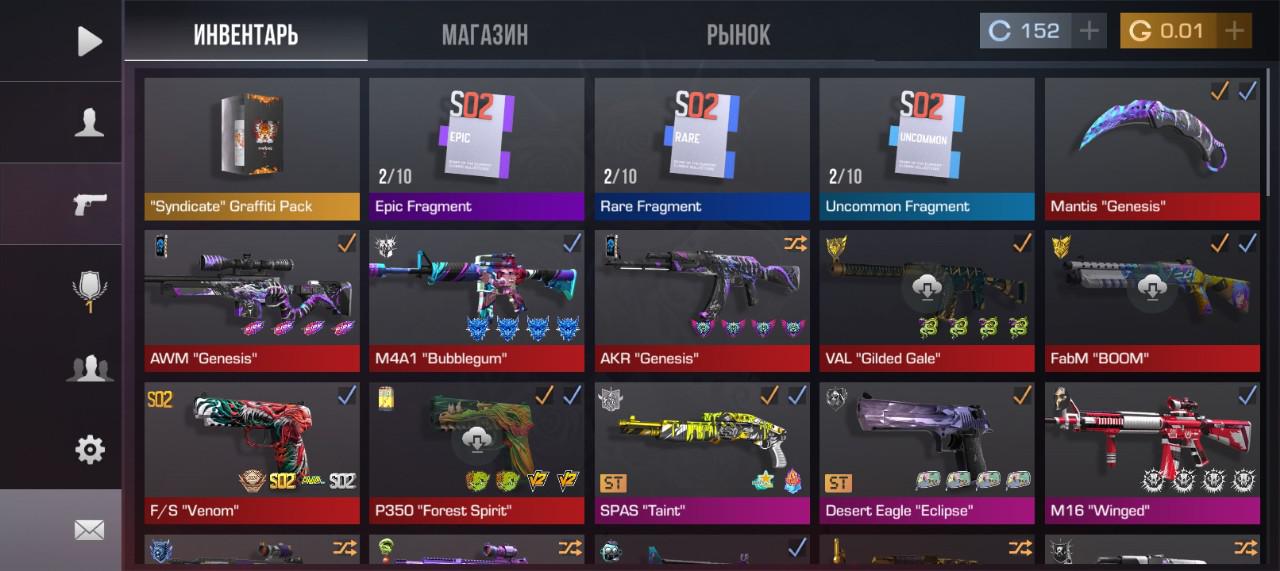The image size is (1280, 571).
Task: Tap the play arrow in the sidebar
Action: (89, 40)
